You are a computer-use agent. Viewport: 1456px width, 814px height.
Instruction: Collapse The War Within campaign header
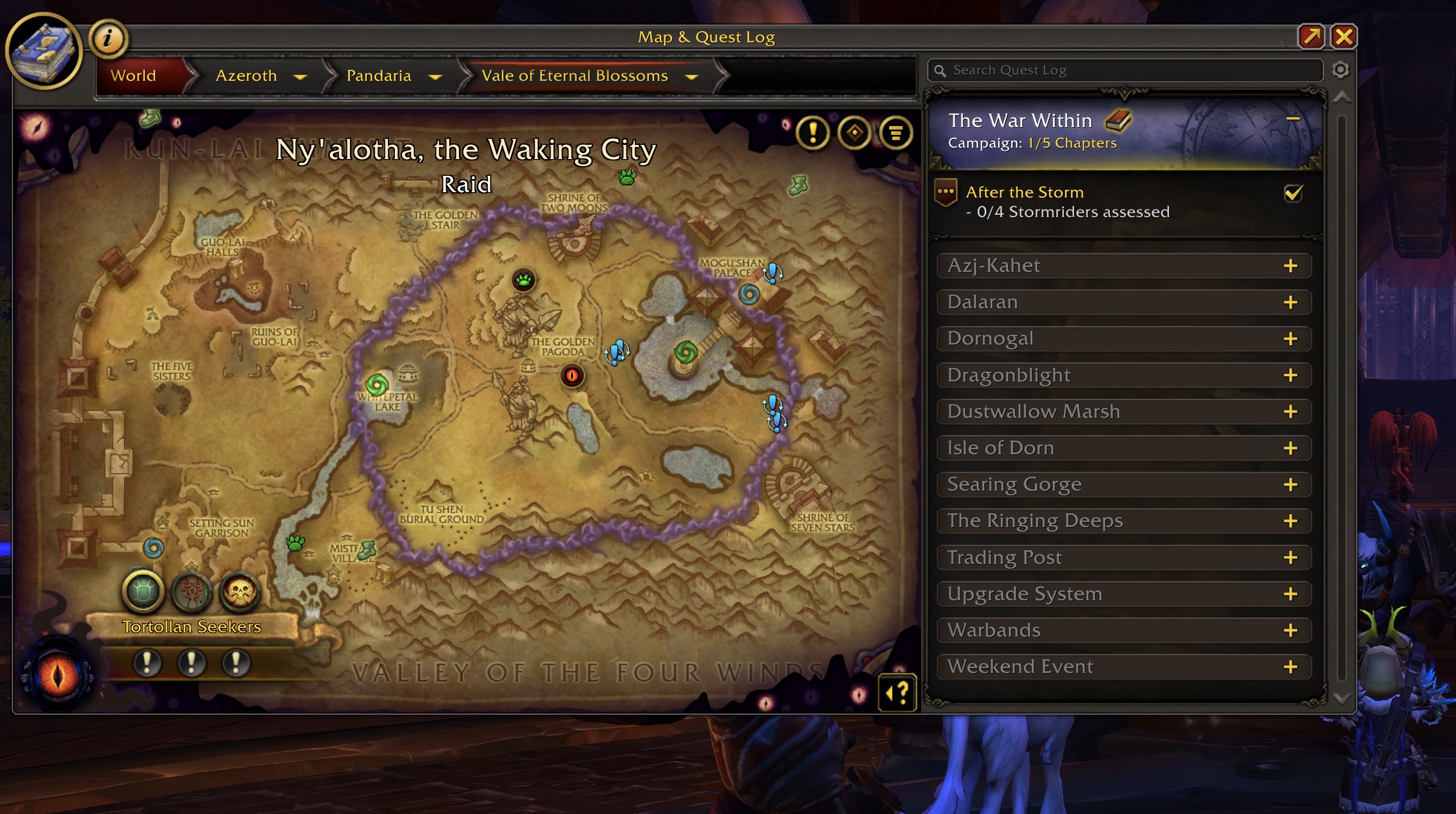tap(1294, 119)
